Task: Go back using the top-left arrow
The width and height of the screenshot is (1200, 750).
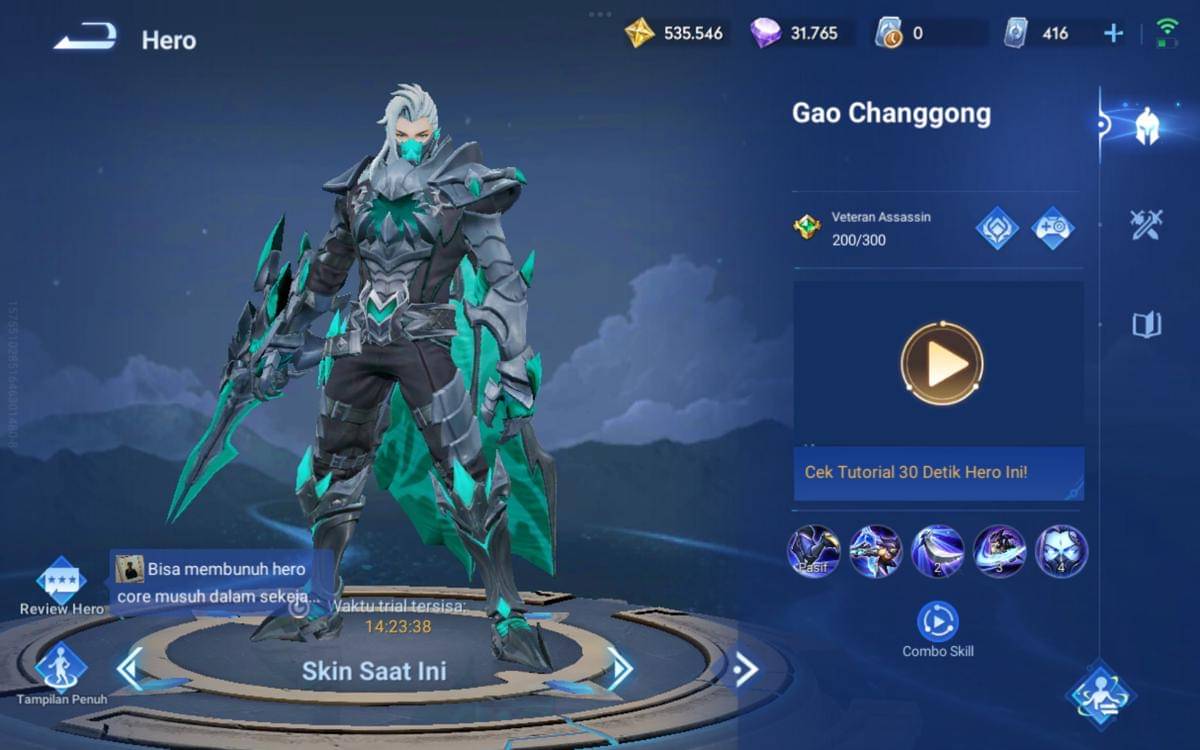Action: (85, 38)
